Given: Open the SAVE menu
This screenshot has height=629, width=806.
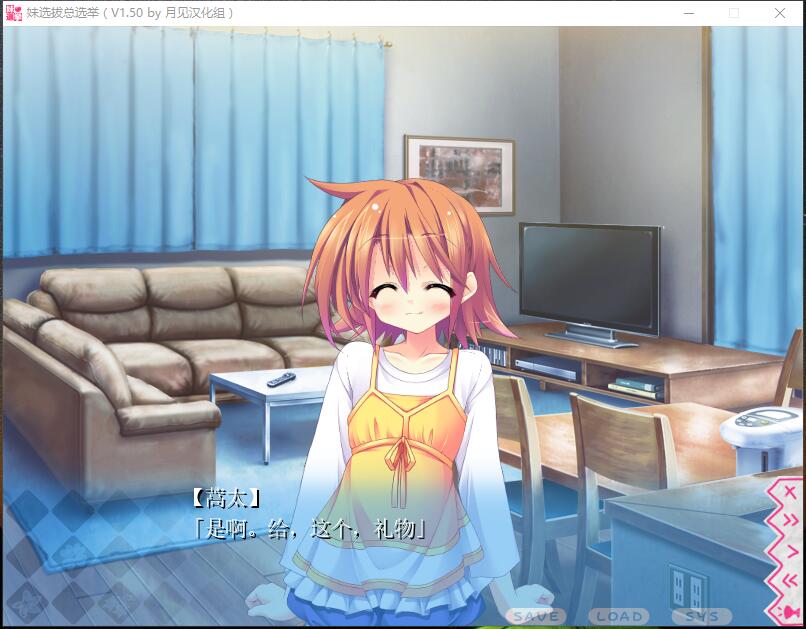Looking at the screenshot, I should tap(536, 616).
